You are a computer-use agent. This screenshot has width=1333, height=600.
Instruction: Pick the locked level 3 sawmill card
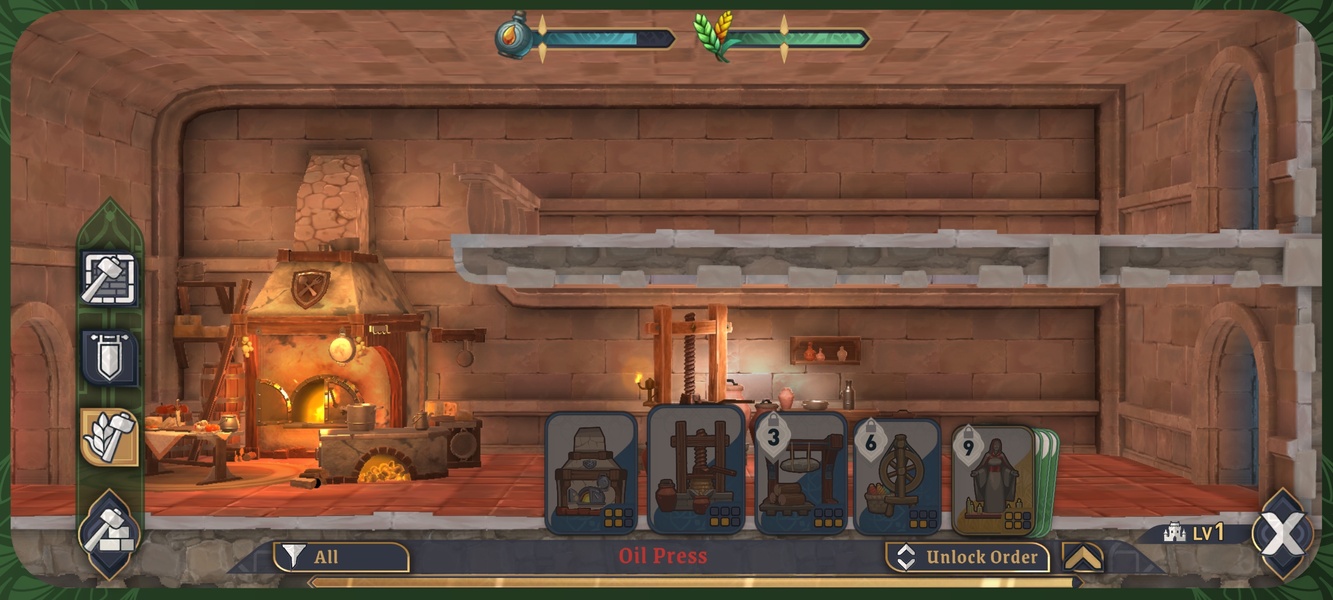(800, 473)
